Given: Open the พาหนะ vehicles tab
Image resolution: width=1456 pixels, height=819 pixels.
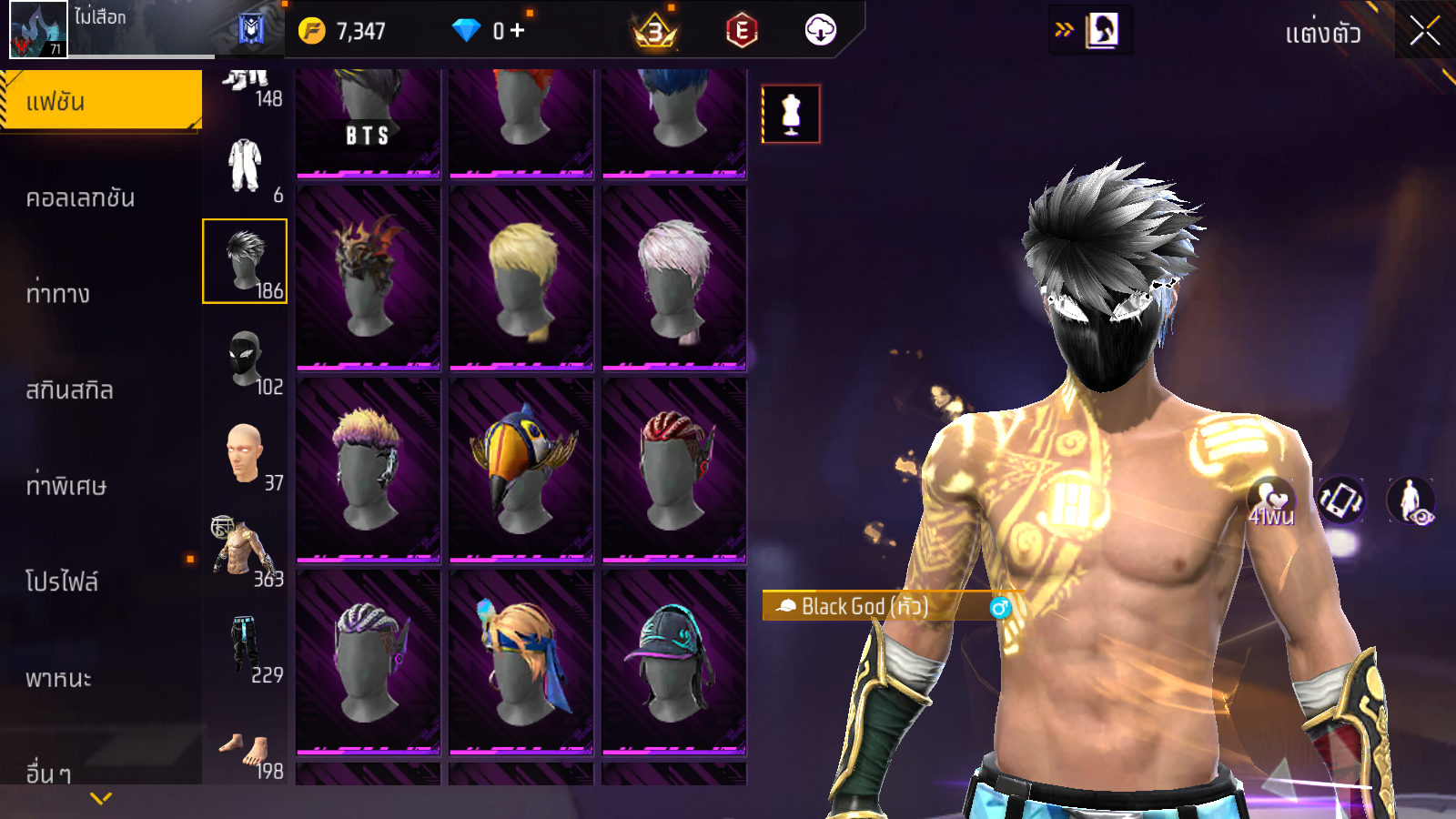Looking at the screenshot, I should [58, 678].
